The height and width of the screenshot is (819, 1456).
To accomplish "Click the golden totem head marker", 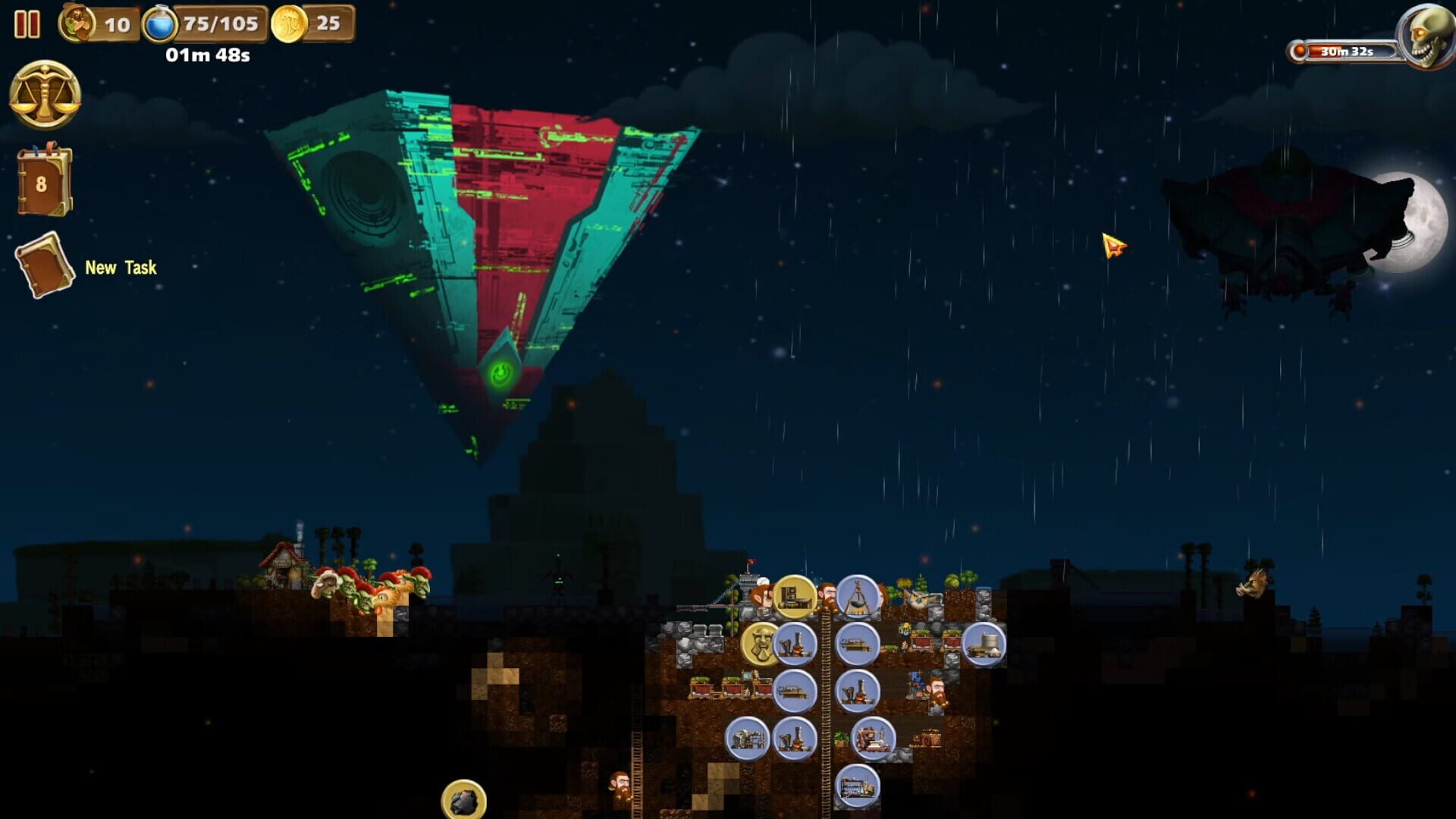I will [x=759, y=645].
